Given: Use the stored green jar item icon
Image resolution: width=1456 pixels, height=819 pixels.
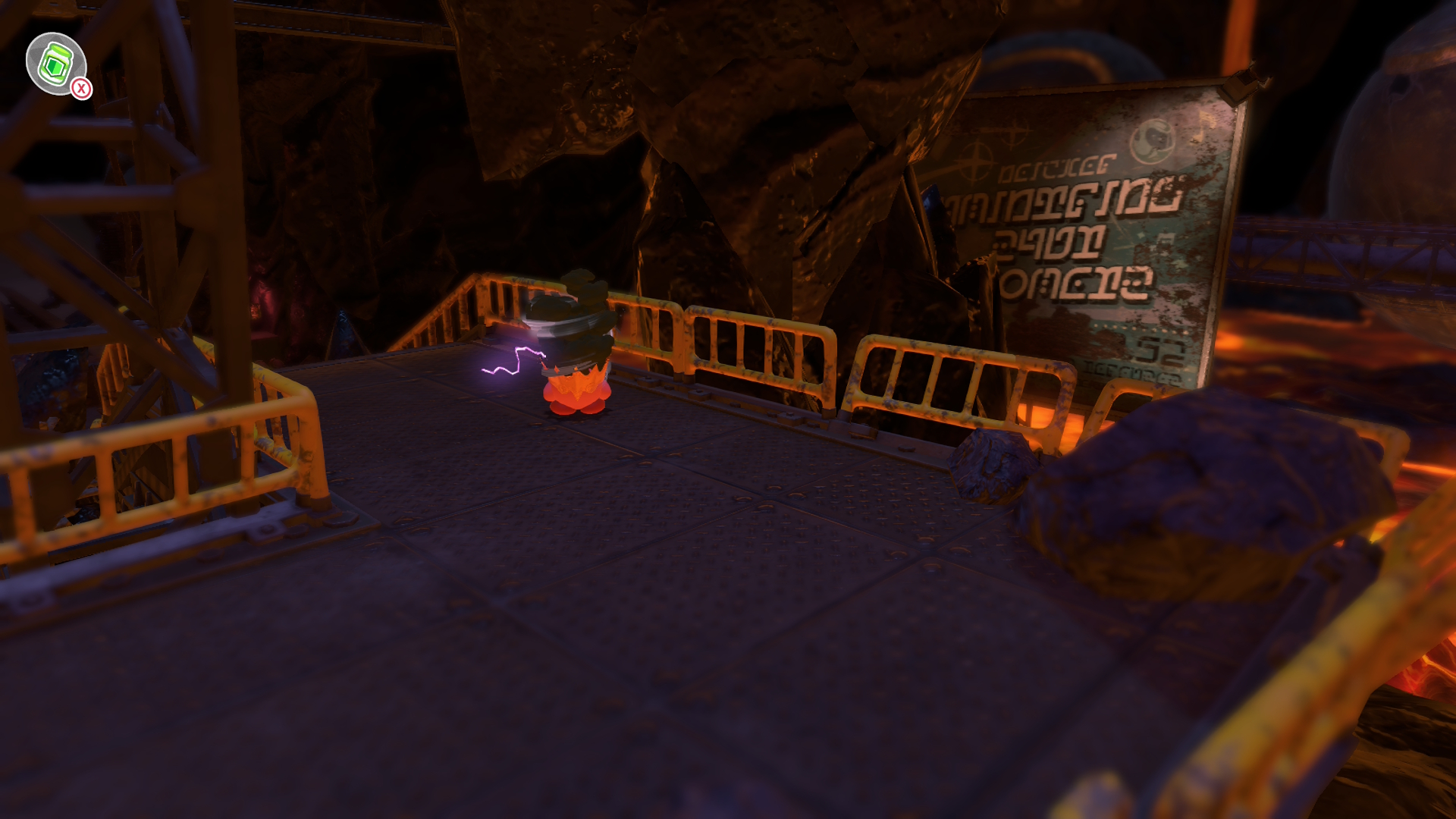Looking at the screenshot, I should click(55, 64).
